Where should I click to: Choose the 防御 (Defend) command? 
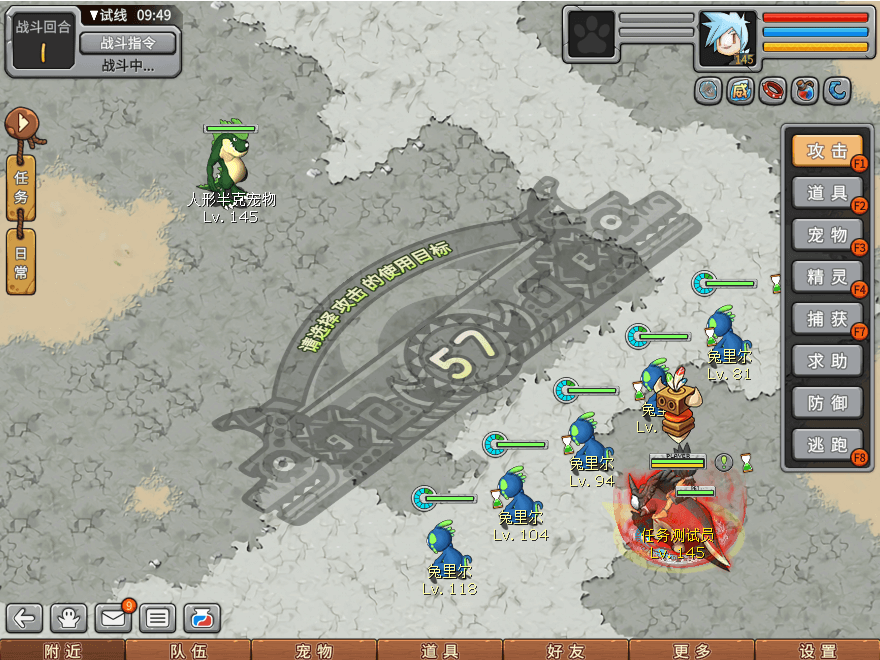tap(827, 403)
